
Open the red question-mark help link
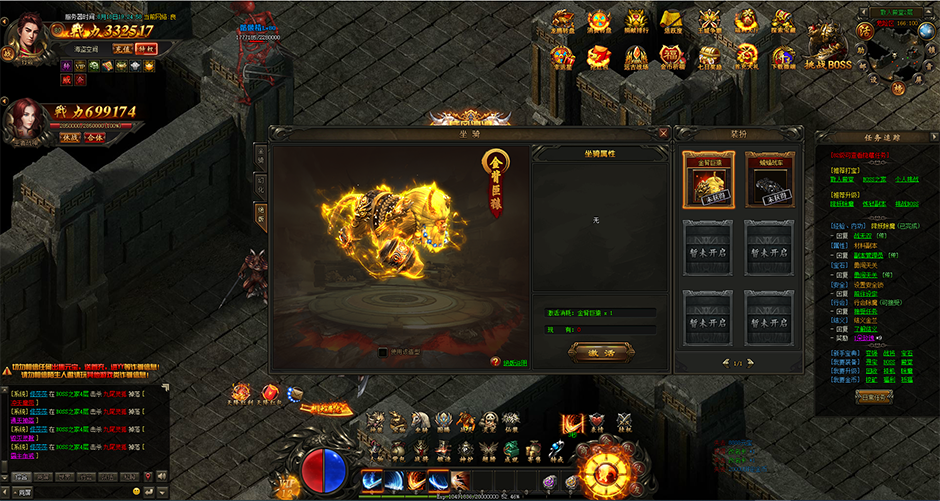(495, 362)
